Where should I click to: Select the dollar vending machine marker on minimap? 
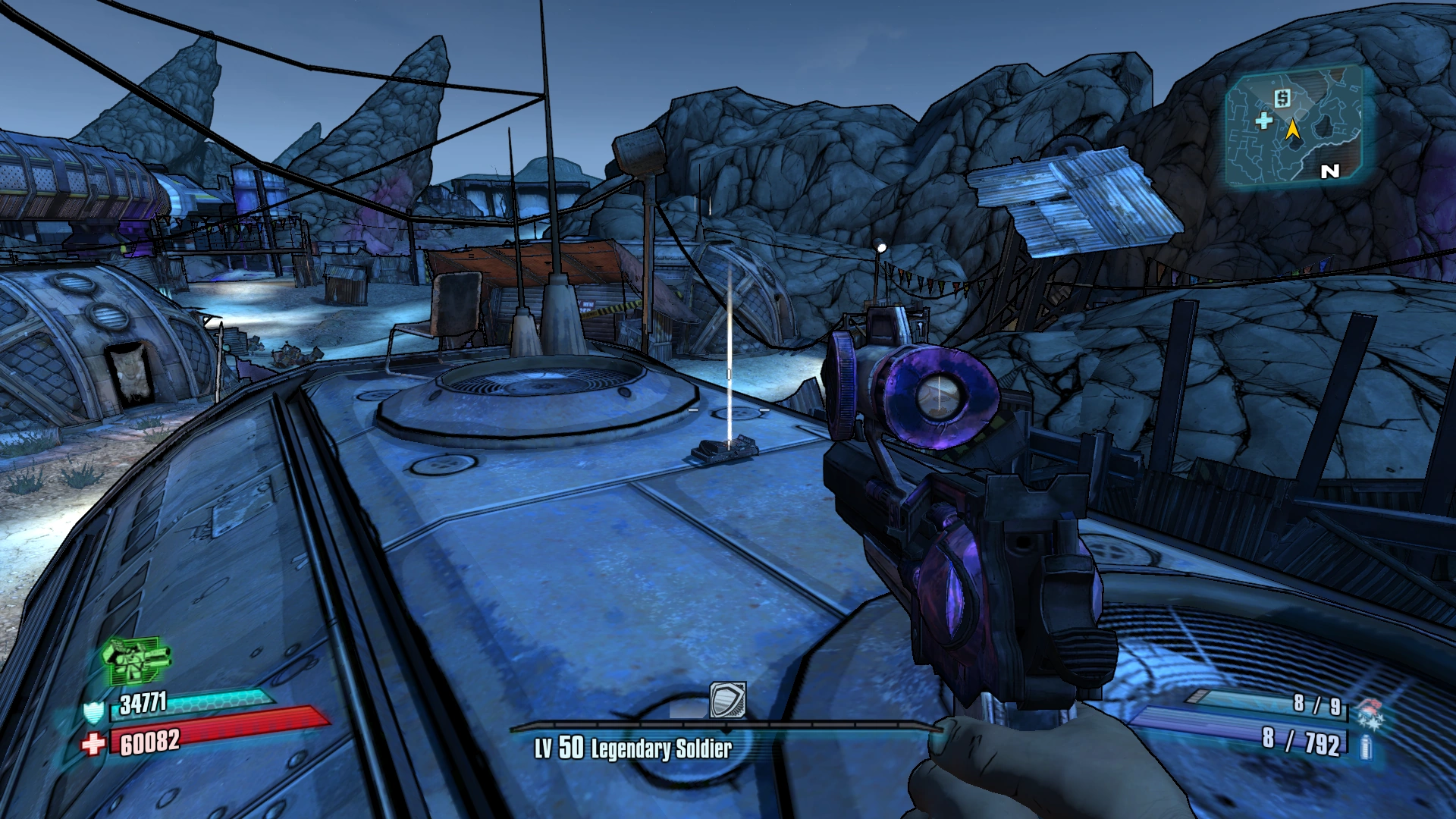[x=1282, y=98]
